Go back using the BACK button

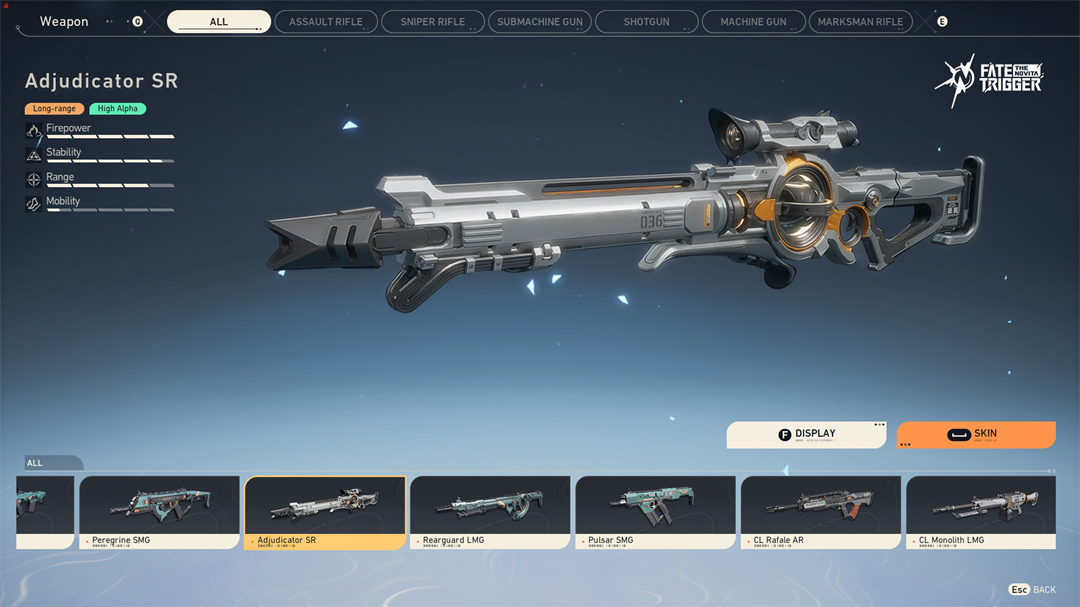tap(1033, 590)
